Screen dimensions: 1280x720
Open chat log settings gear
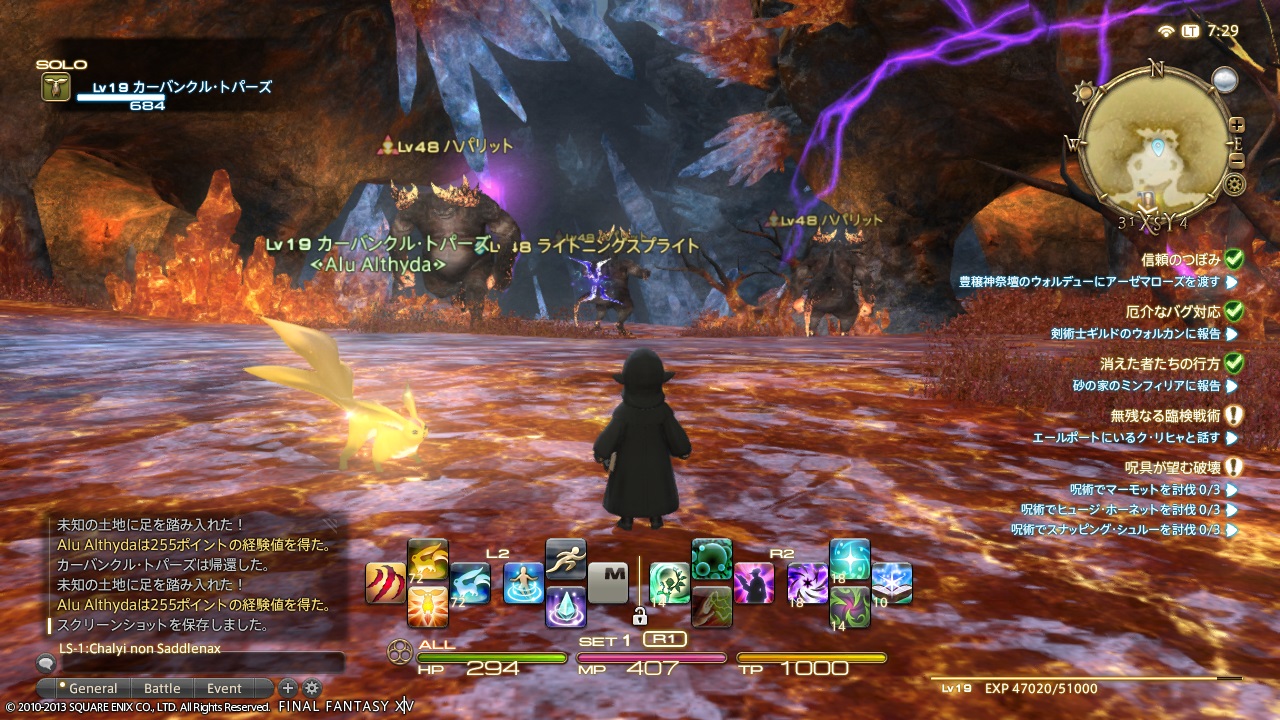312,688
